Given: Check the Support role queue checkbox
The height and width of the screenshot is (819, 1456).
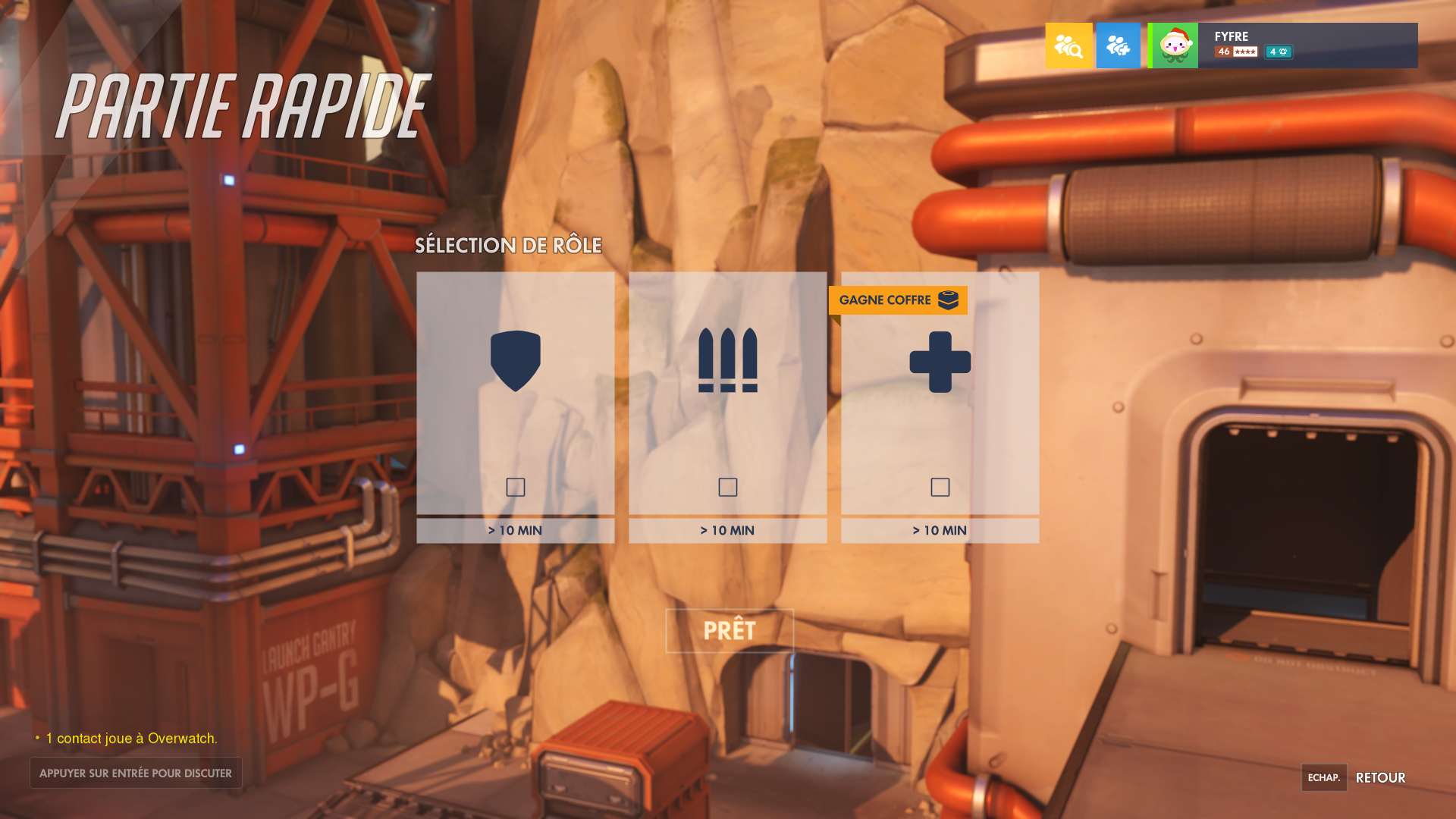Looking at the screenshot, I should (x=940, y=488).
